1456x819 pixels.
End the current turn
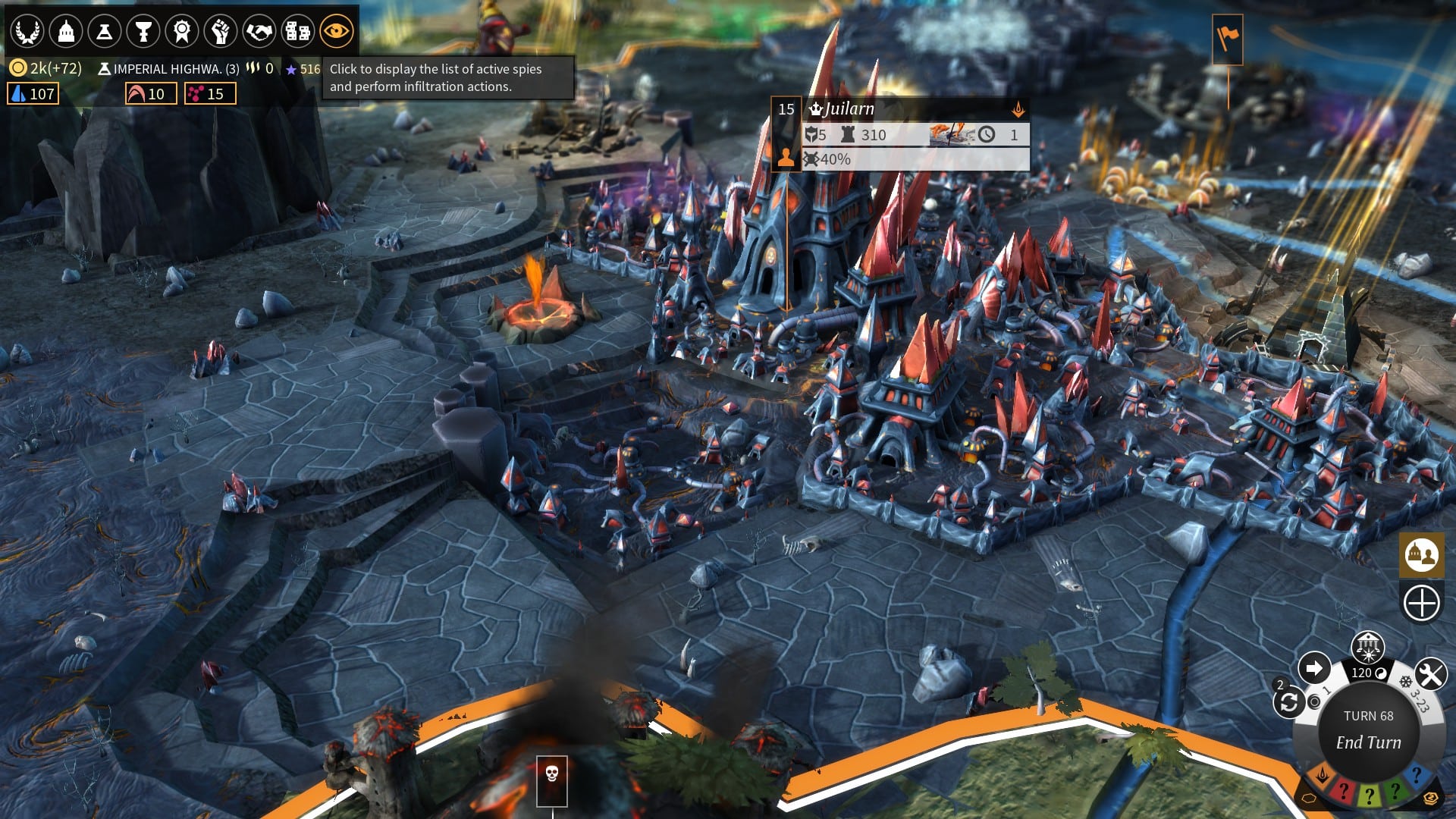point(1368,742)
